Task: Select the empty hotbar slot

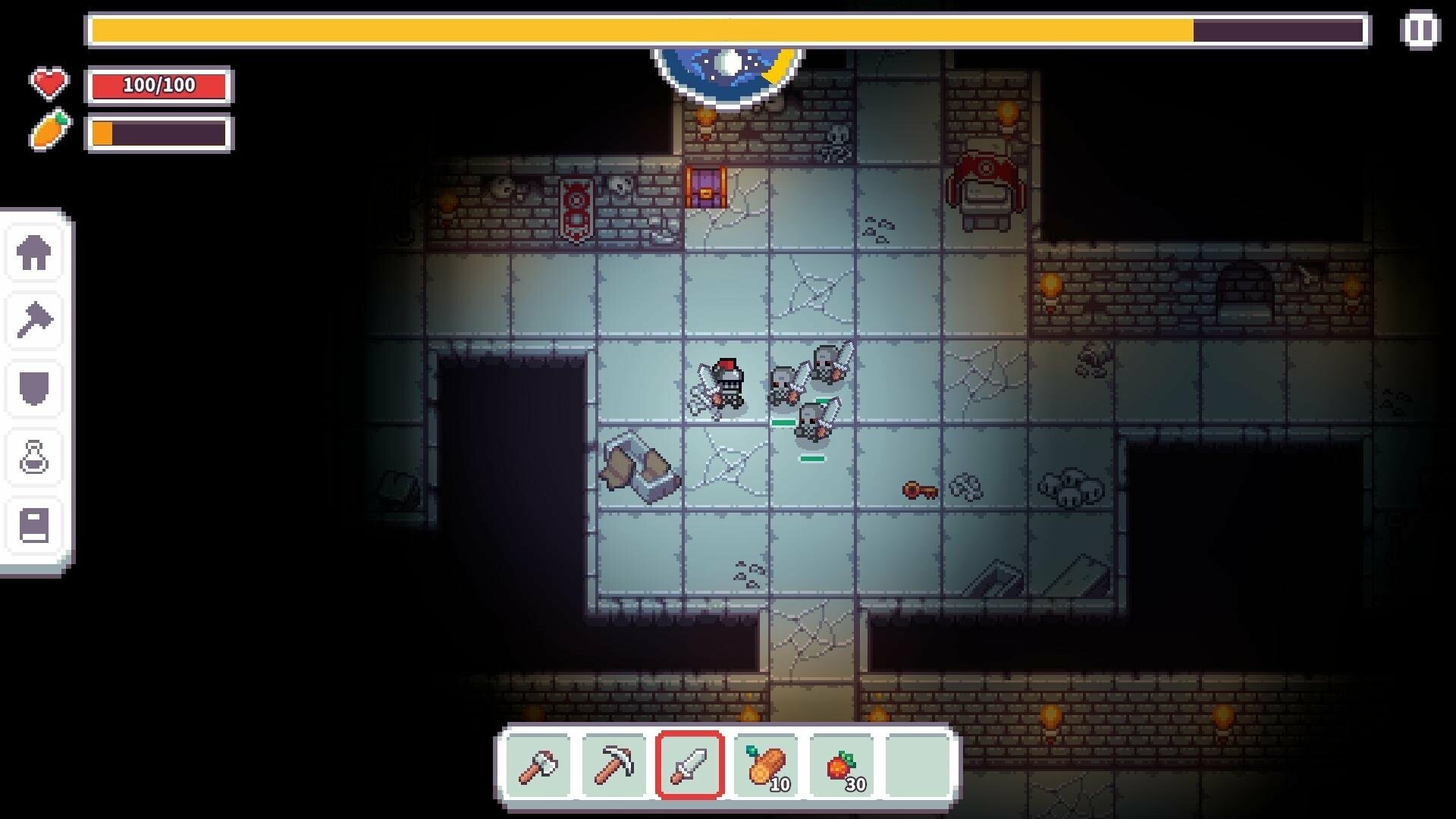Action: [x=919, y=765]
